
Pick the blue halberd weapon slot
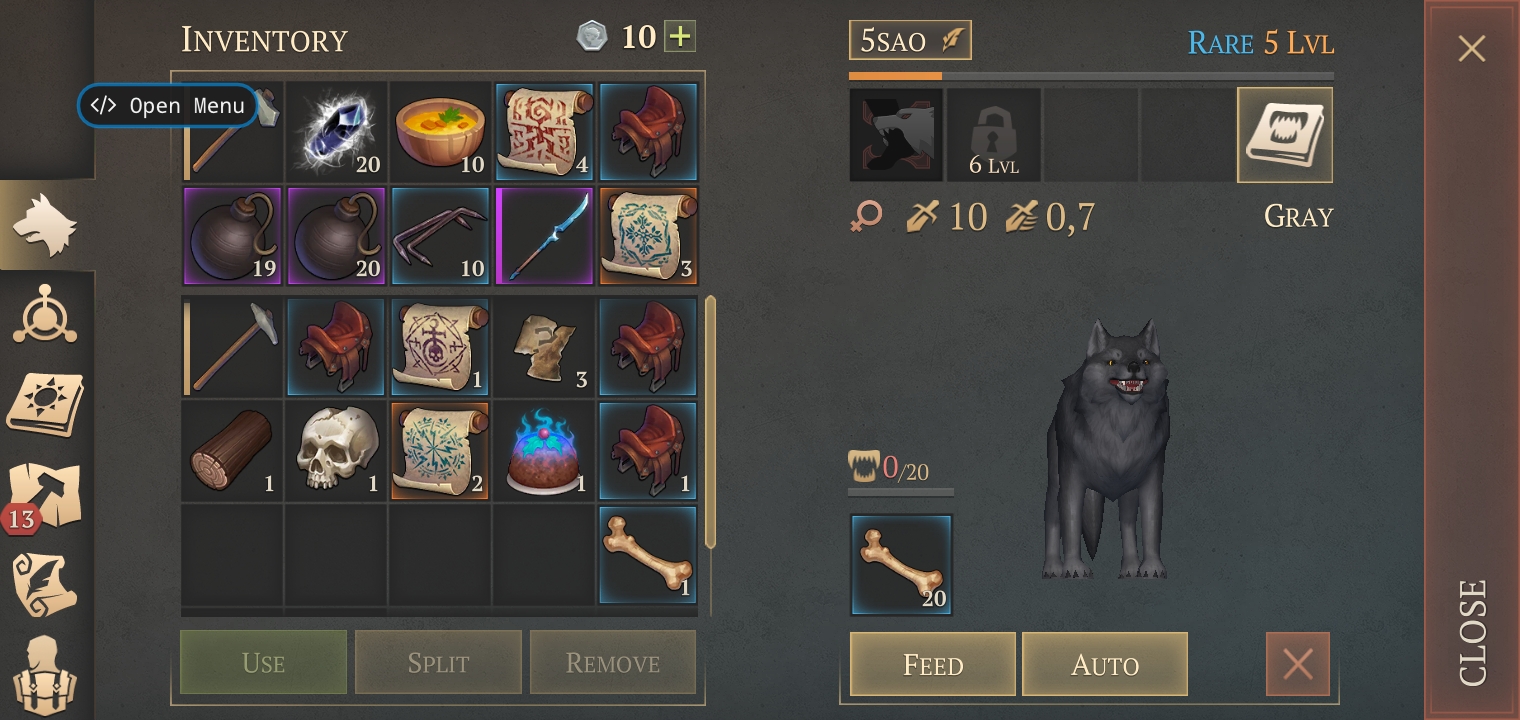(544, 236)
